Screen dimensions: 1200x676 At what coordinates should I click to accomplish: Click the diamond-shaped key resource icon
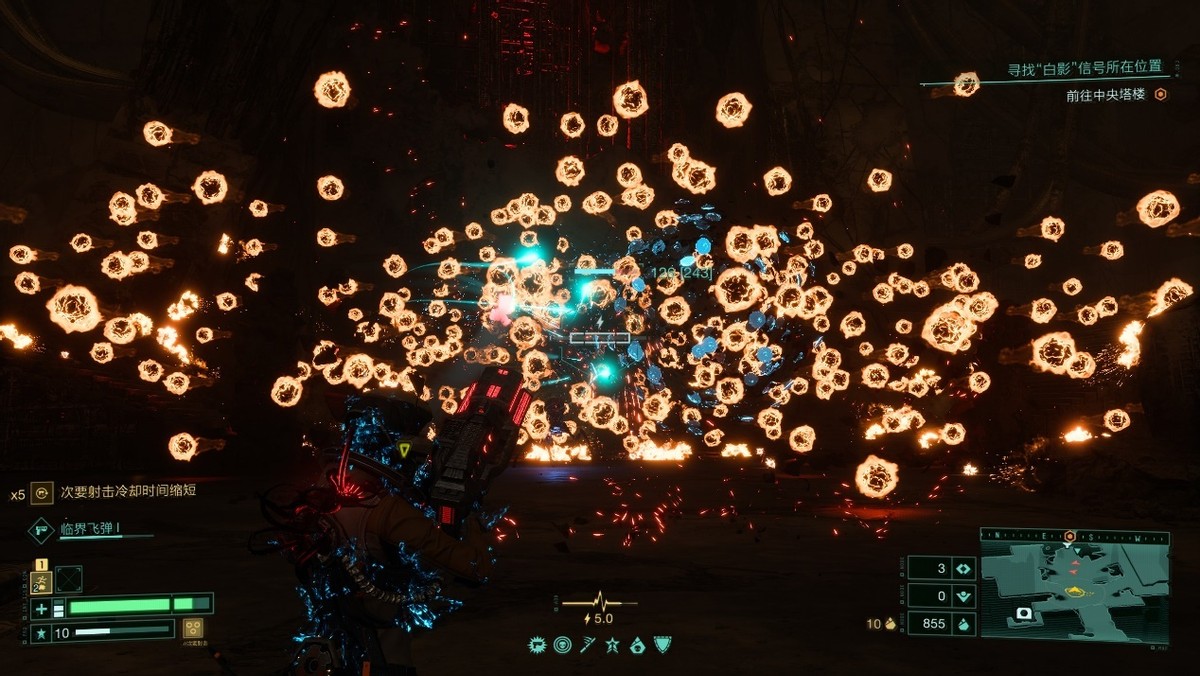click(x=964, y=568)
